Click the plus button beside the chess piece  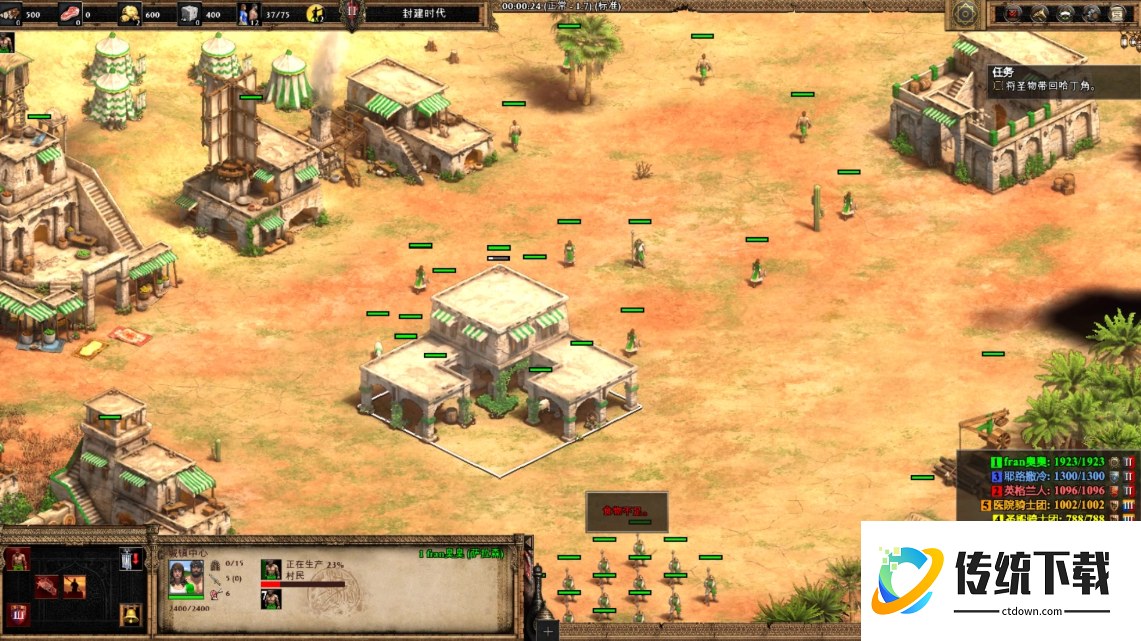coord(548,632)
